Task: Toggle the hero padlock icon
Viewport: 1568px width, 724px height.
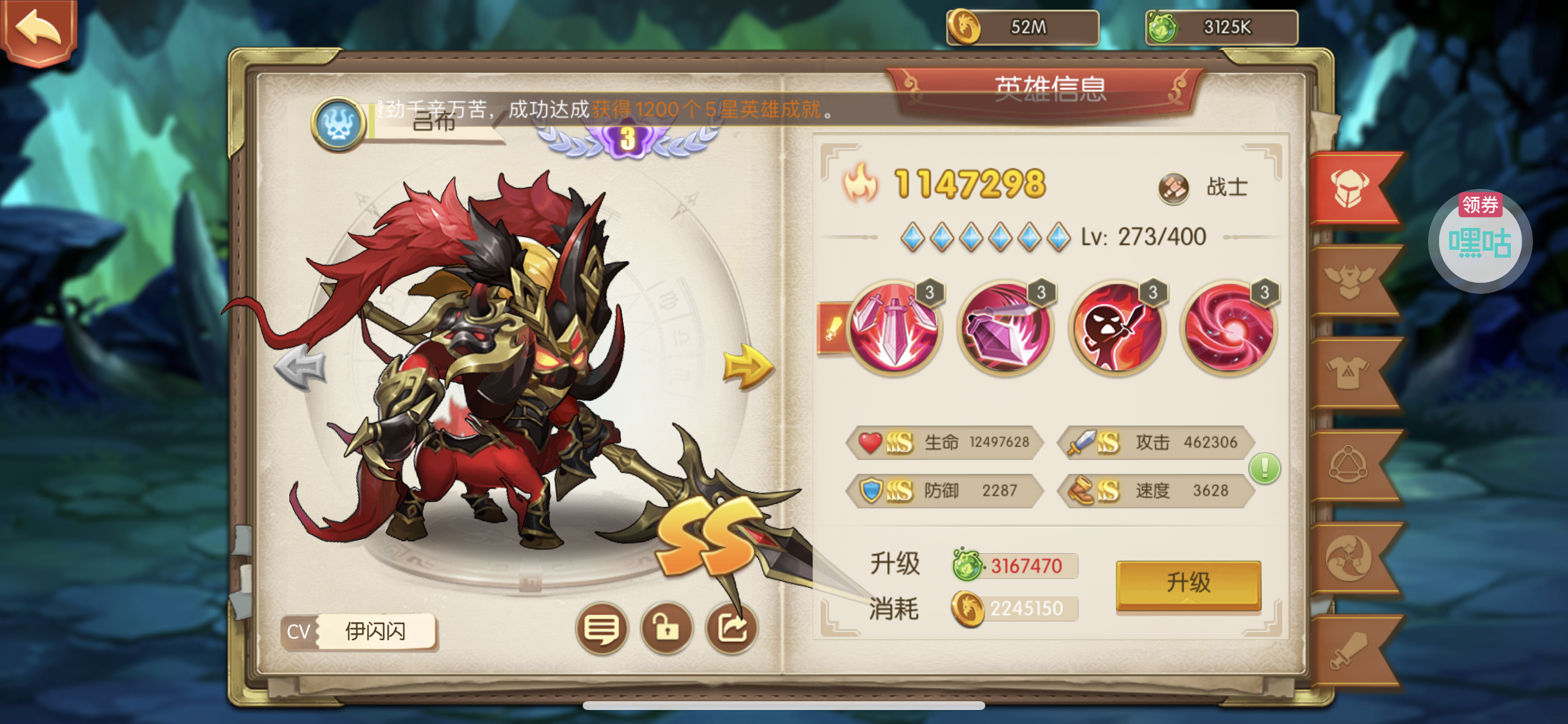Action: [667, 628]
